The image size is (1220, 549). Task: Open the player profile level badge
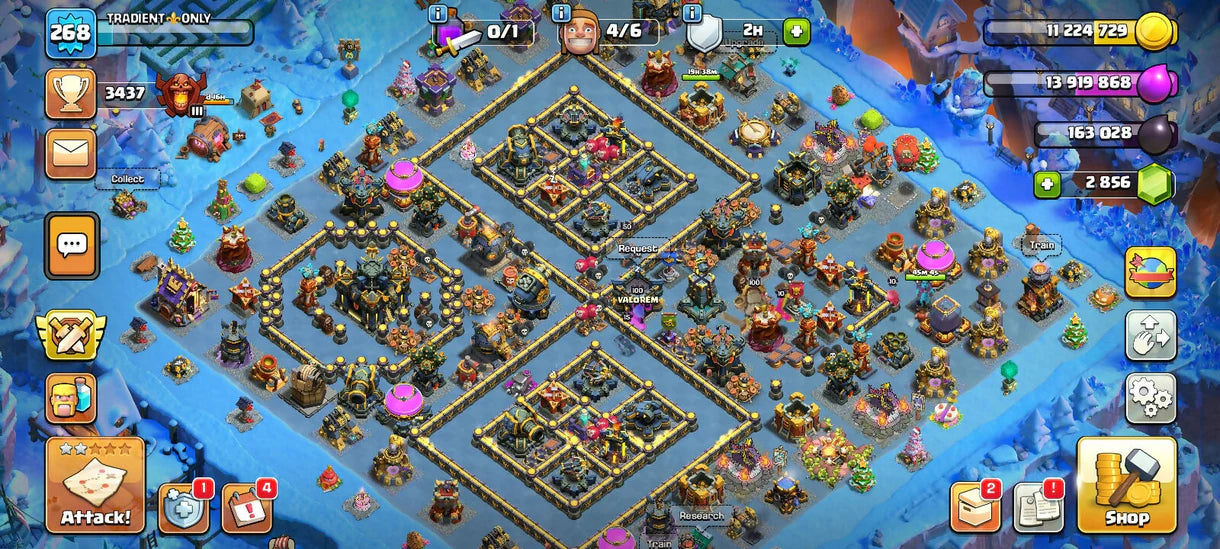tap(71, 33)
